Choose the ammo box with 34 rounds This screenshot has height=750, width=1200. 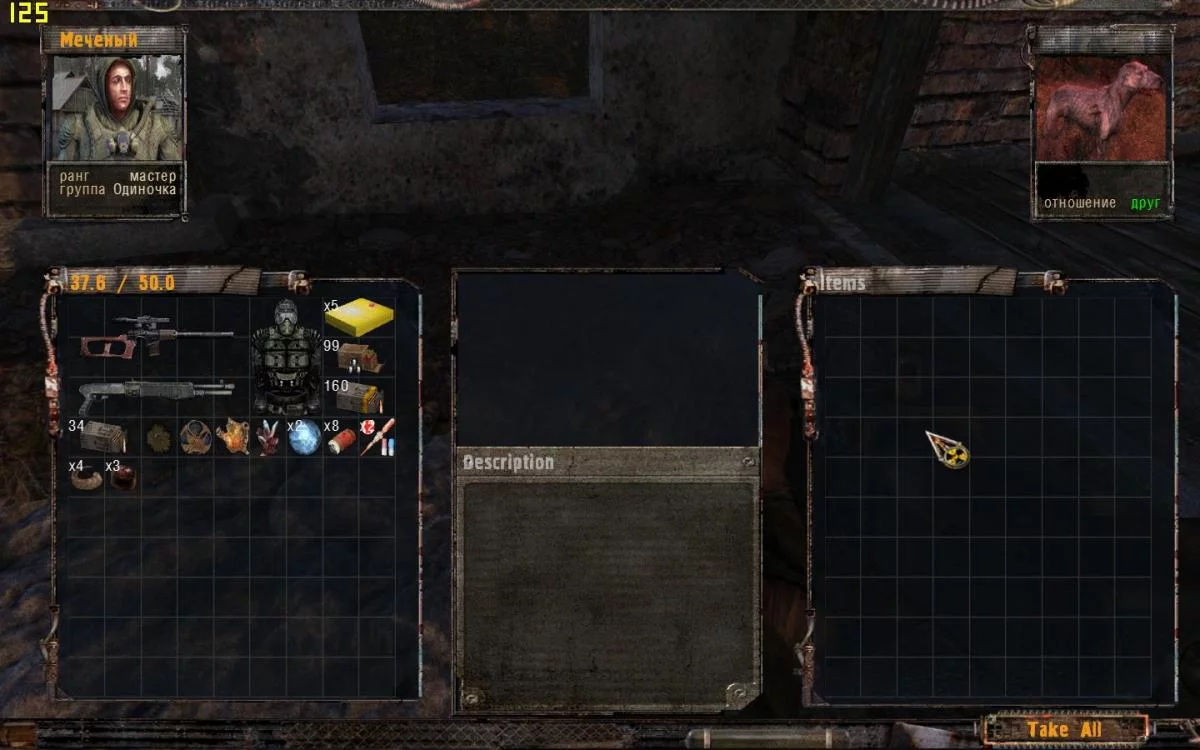tap(102, 436)
